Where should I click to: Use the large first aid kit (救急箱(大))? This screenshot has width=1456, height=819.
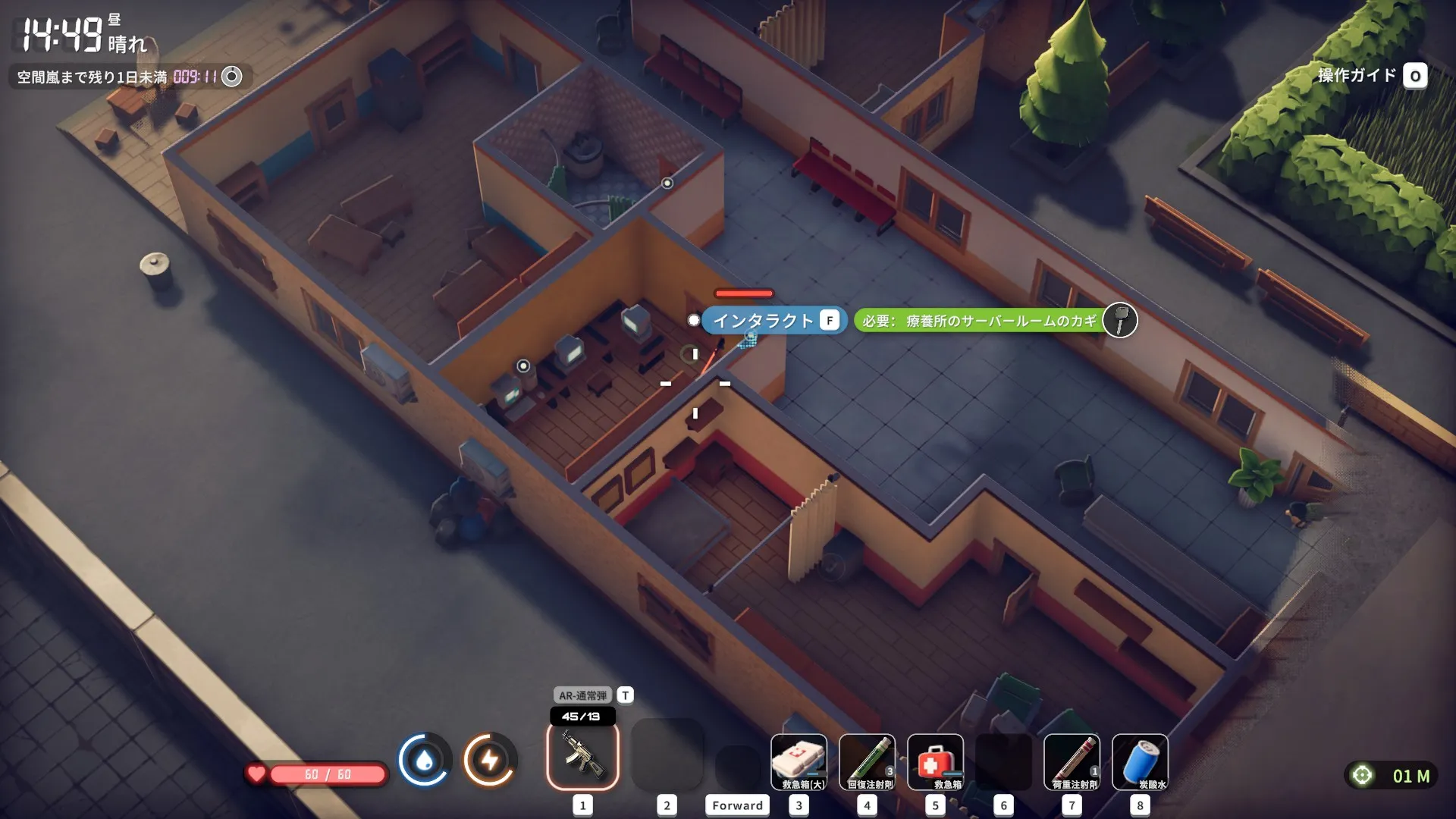coord(799,761)
